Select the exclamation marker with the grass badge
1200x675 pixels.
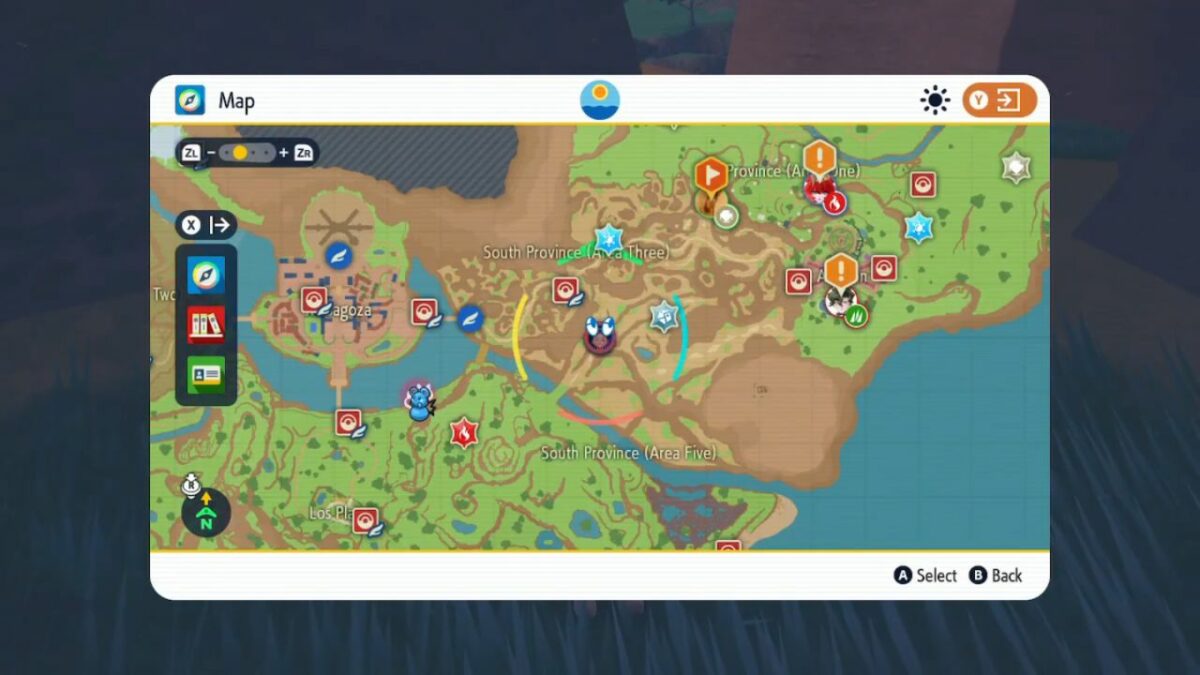842,273
